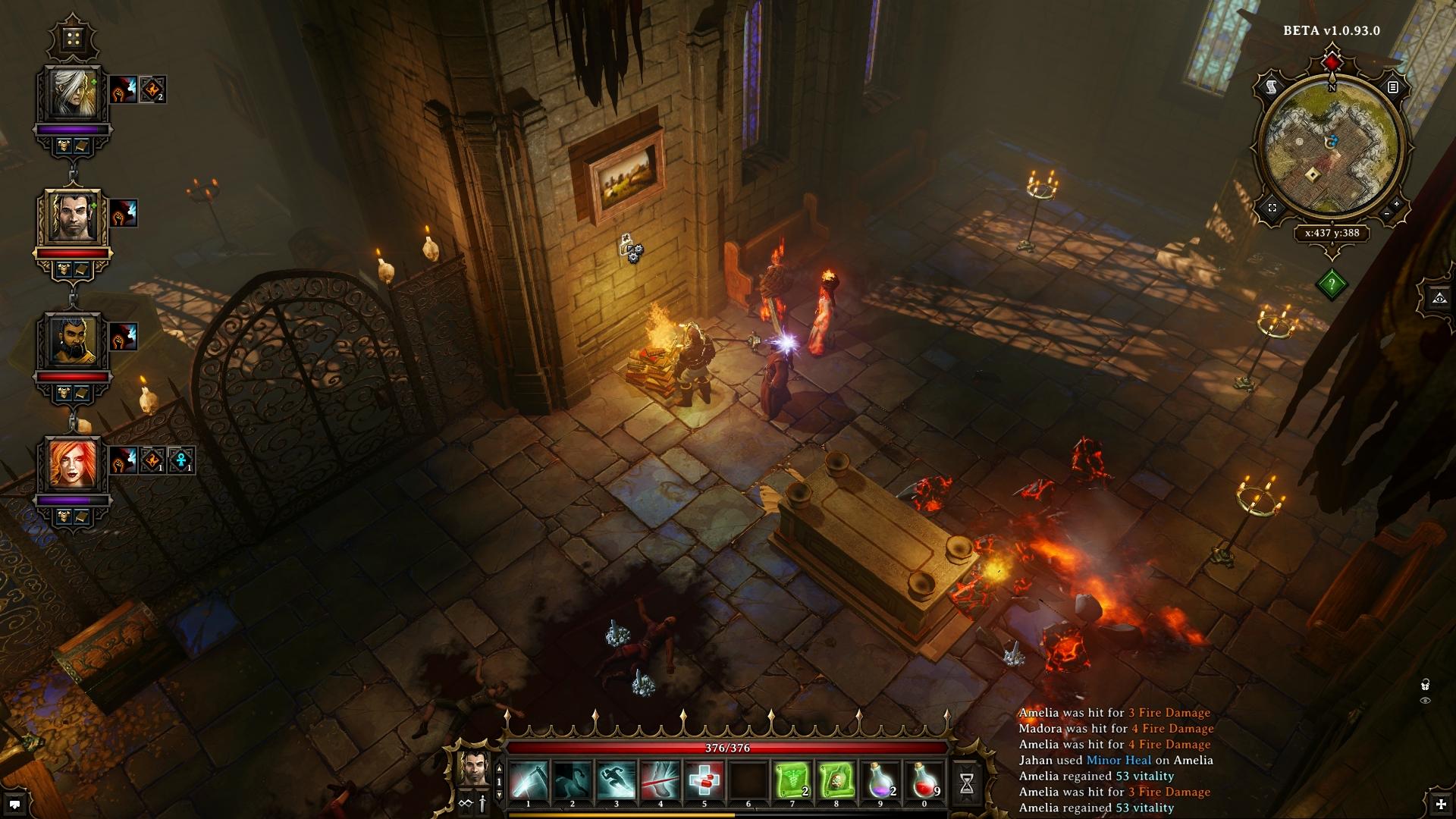
Task: Zoom in the minimap with plus button
Action: click(x=1397, y=205)
